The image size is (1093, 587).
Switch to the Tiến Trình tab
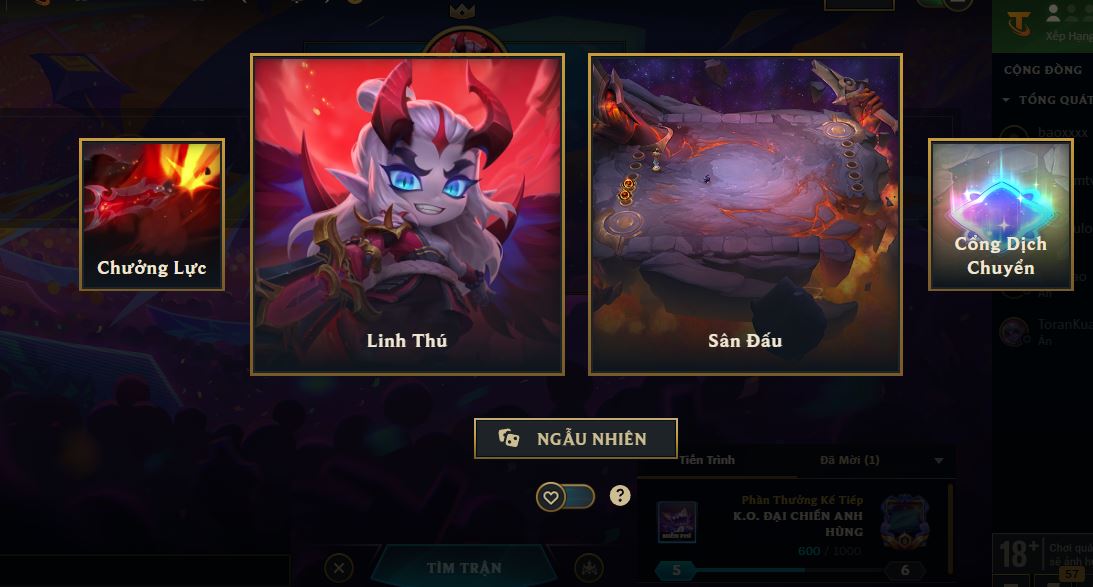pos(707,460)
